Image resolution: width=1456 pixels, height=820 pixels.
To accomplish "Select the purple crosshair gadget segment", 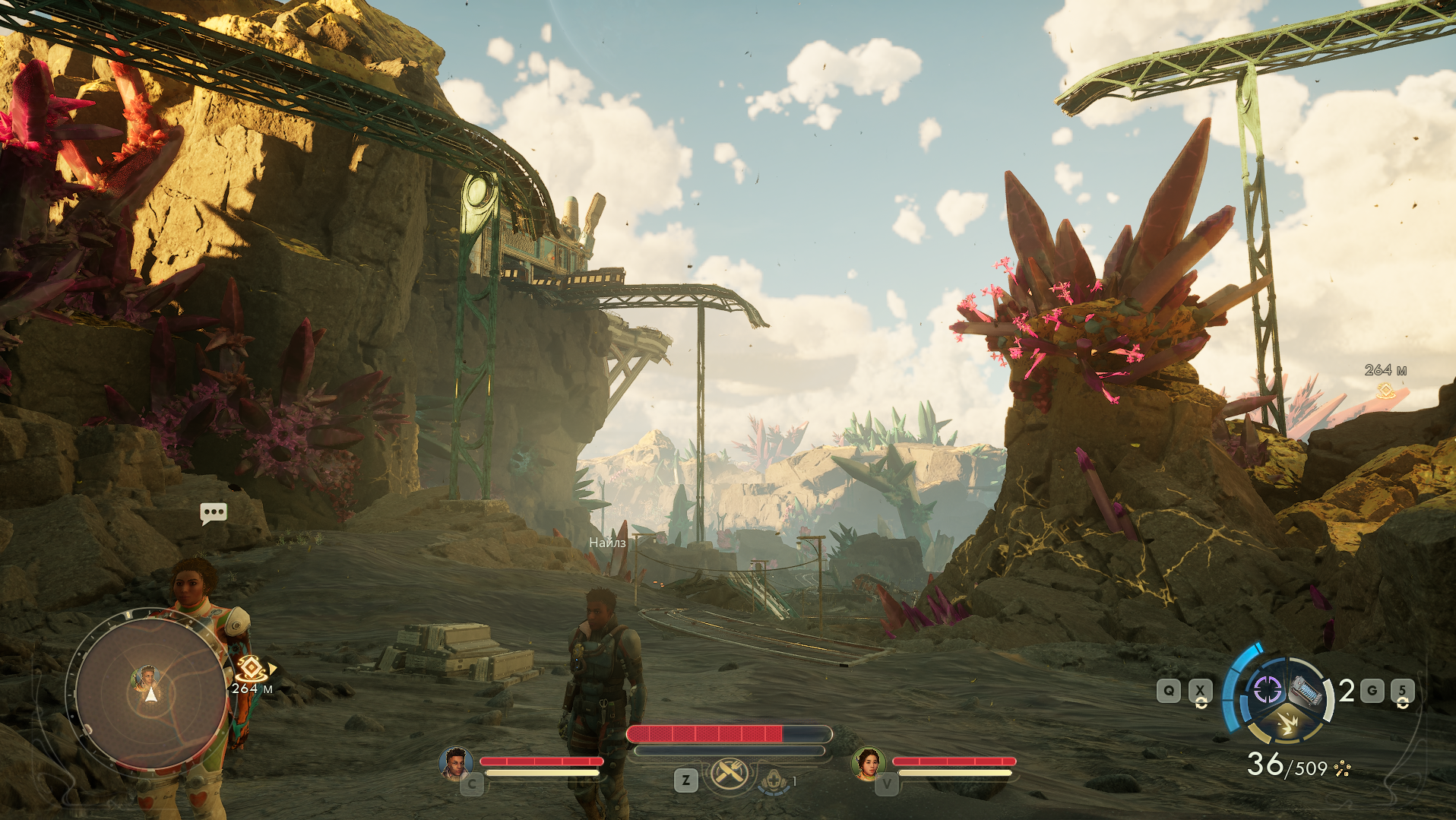I will [x=1267, y=690].
